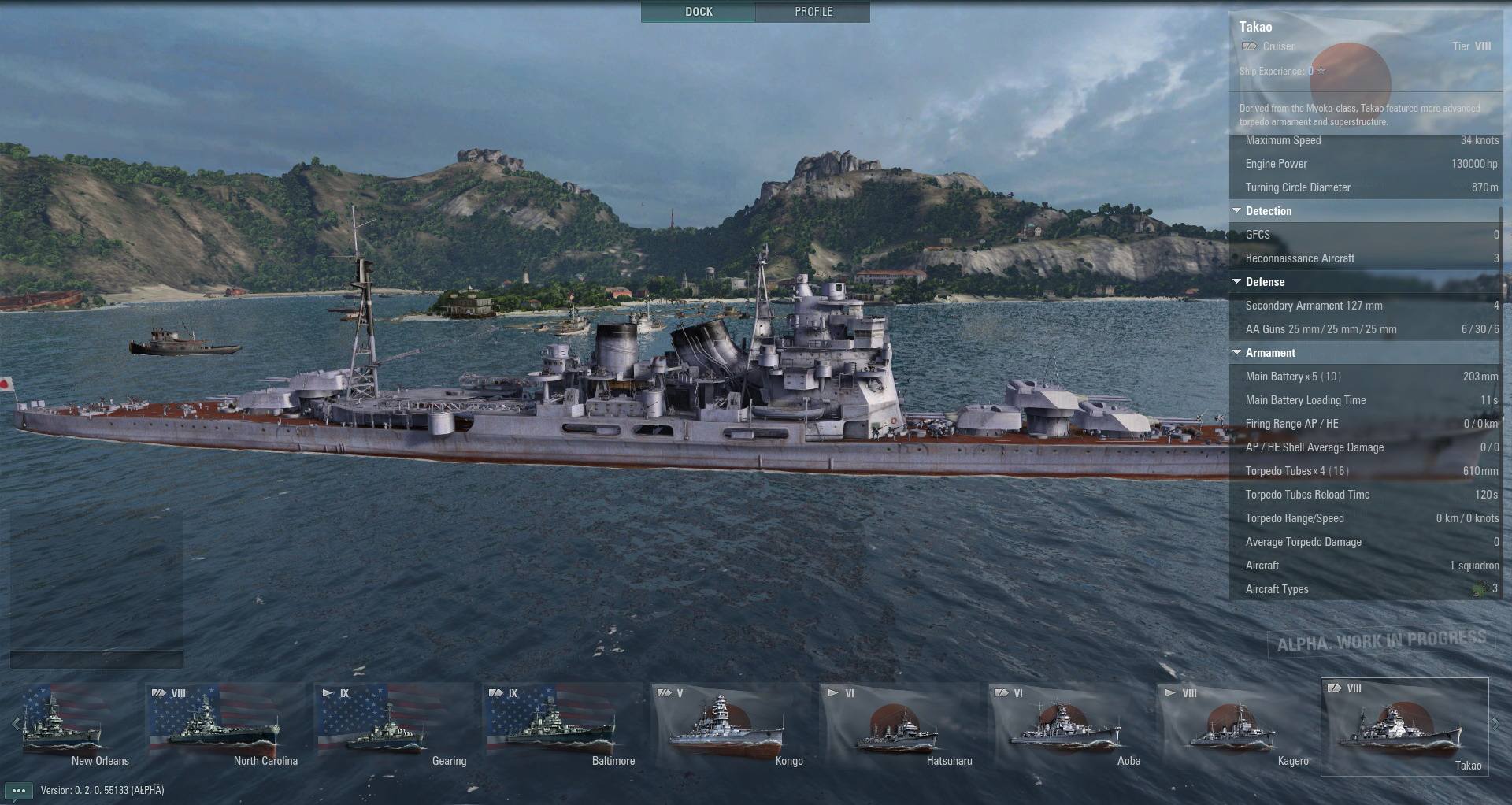Collapse the Defense stats section
Viewport: 1512px width, 805px height.
(x=1237, y=282)
